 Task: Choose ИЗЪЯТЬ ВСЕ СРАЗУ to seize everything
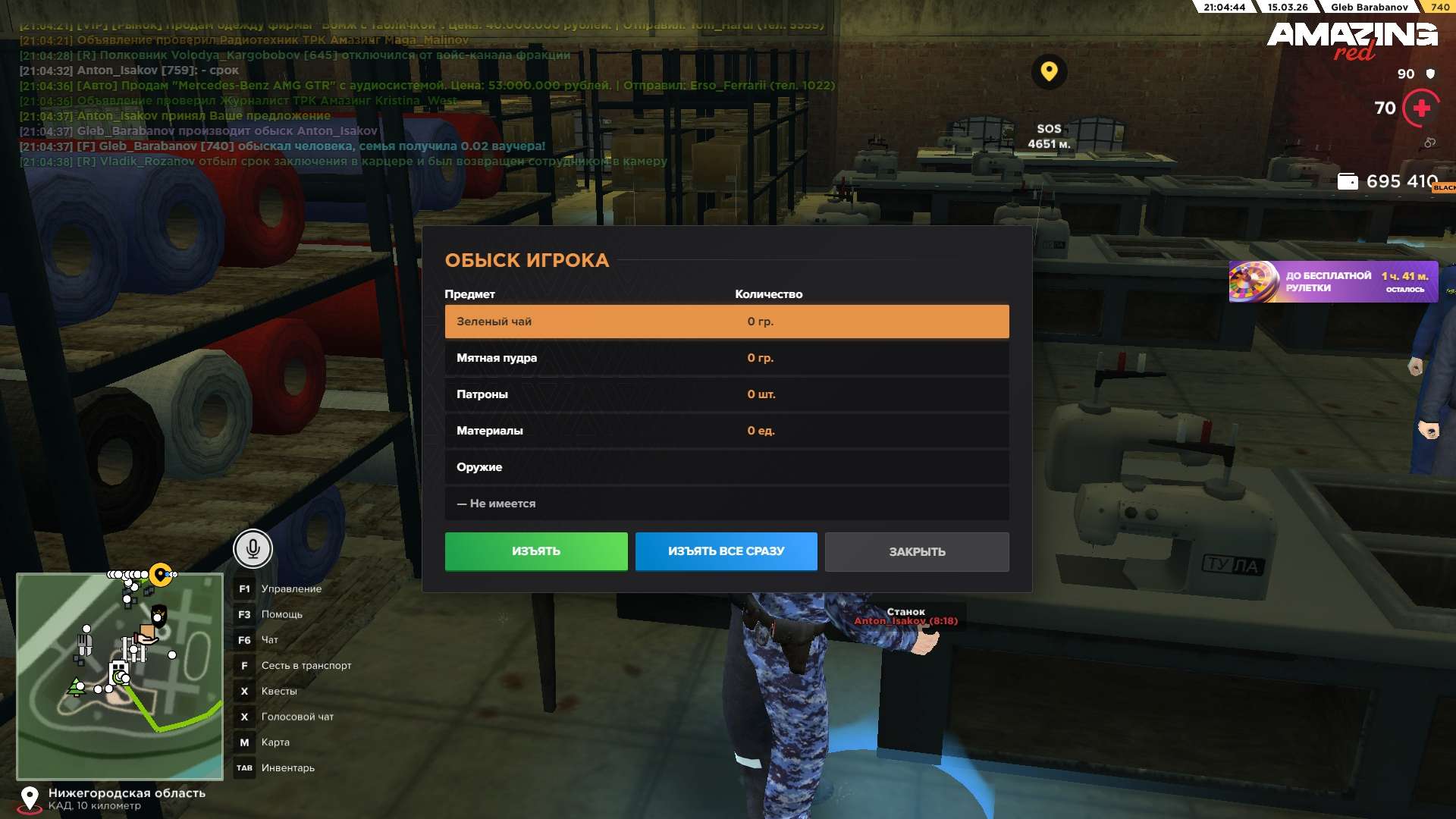(726, 551)
